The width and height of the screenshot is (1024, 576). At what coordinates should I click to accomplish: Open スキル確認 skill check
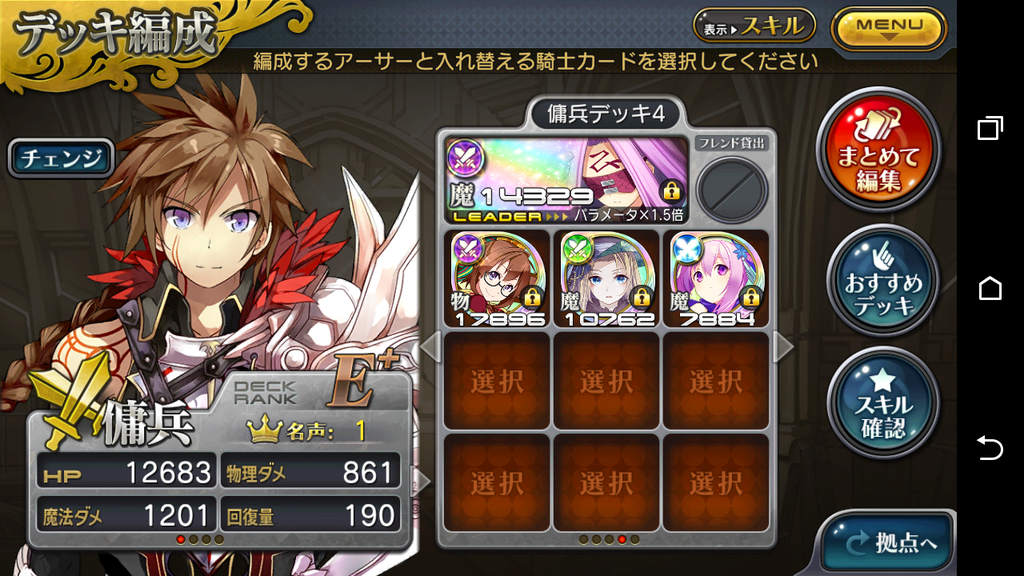pyautogui.click(x=883, y=404)
